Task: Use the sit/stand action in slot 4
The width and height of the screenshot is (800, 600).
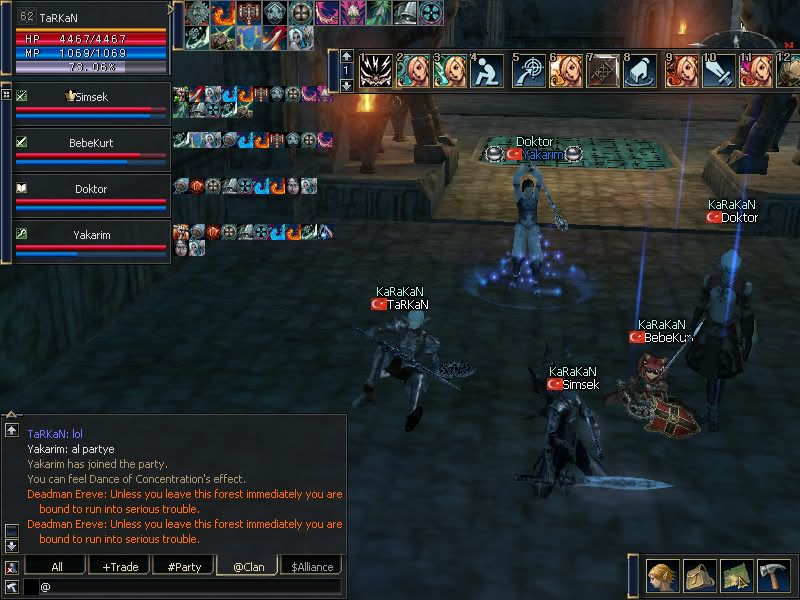Action: click(489, 71)
